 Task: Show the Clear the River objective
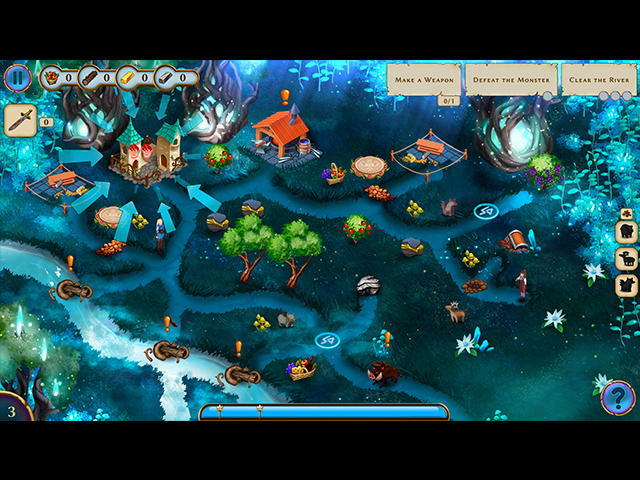598,80
